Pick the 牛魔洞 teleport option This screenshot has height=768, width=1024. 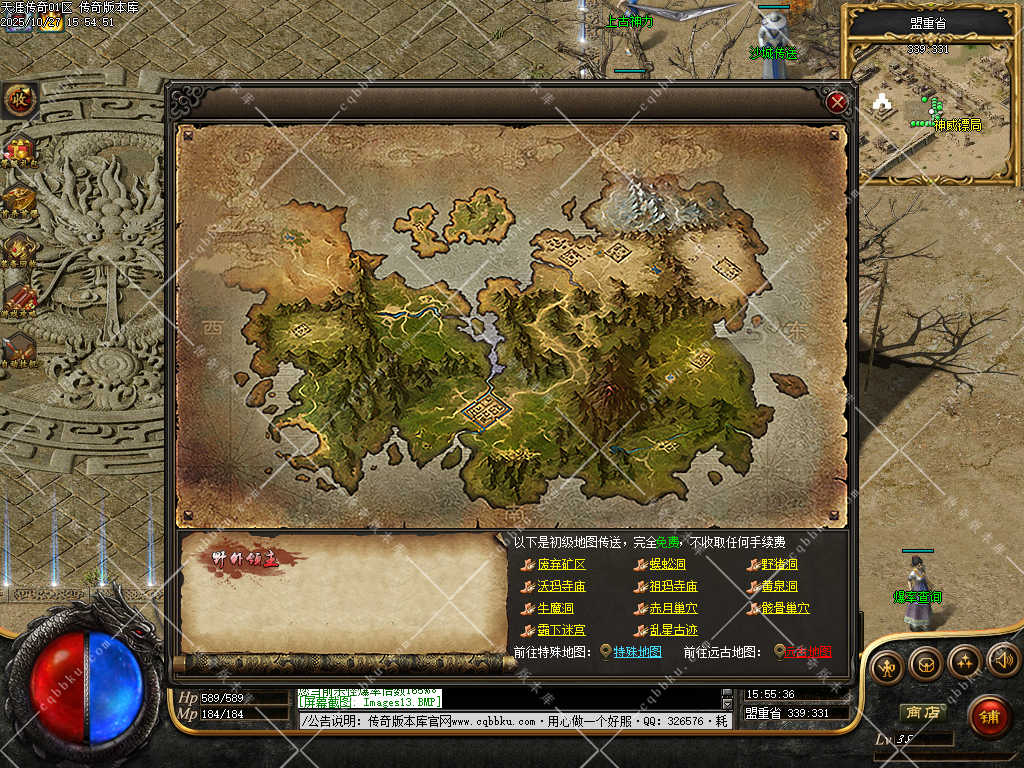coord(555,608)
